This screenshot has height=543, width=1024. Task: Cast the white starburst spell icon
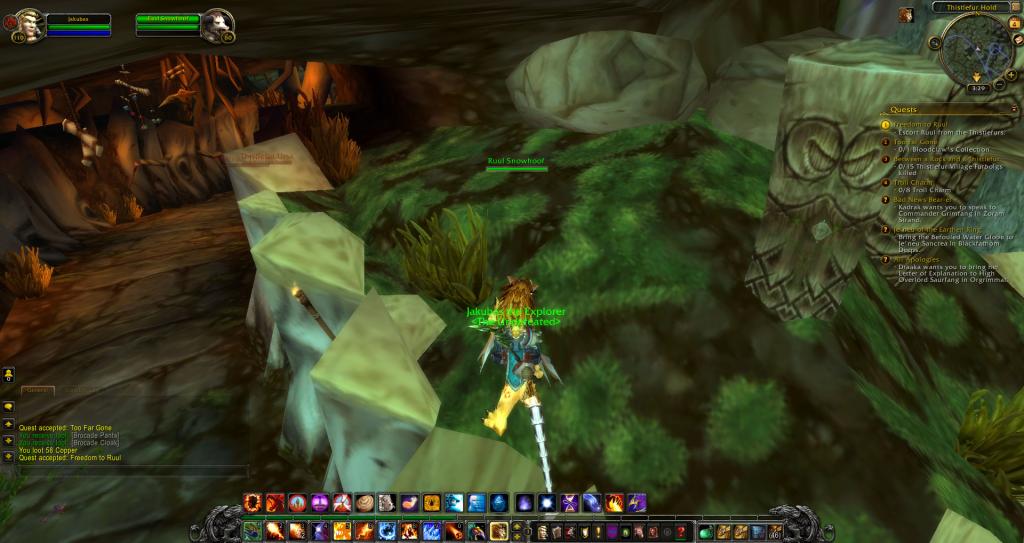coord(546,502)
